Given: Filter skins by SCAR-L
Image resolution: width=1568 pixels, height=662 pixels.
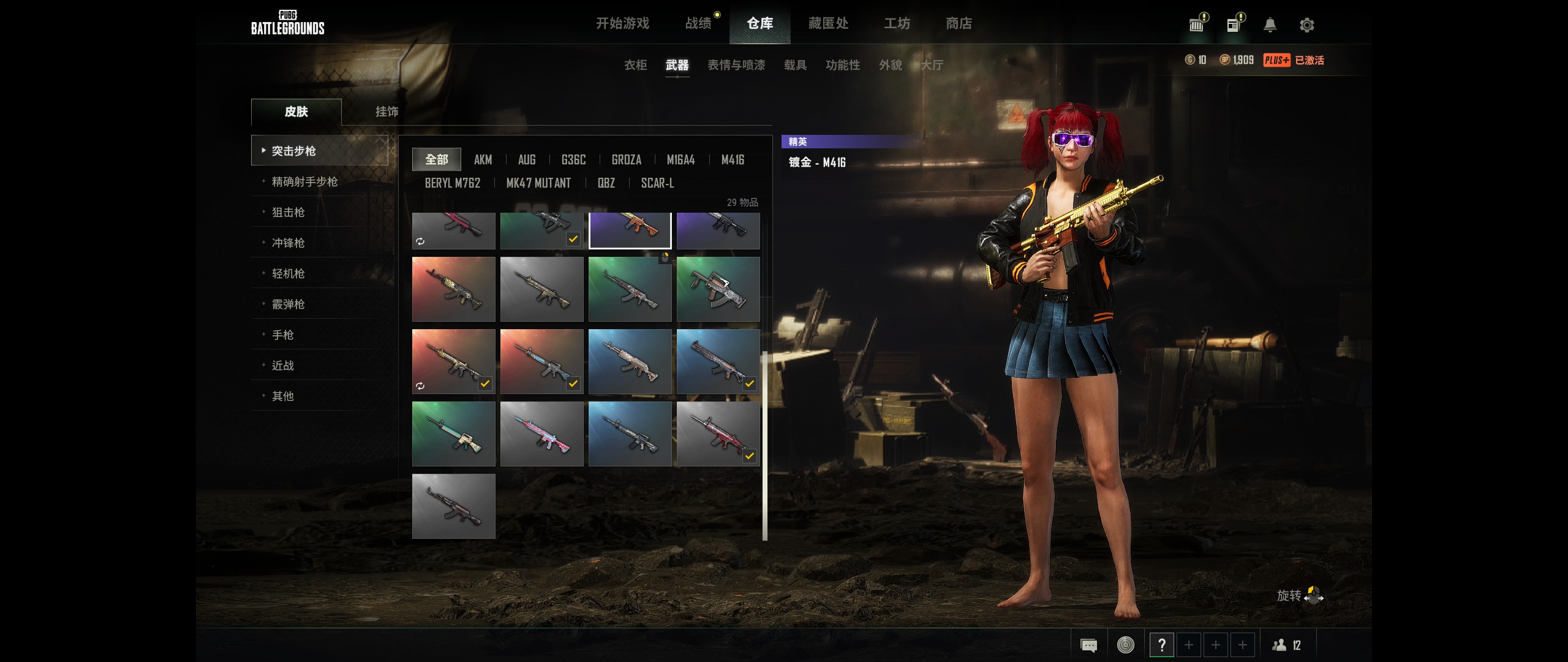Looking at the screenshot, I should tap(657, 183).
